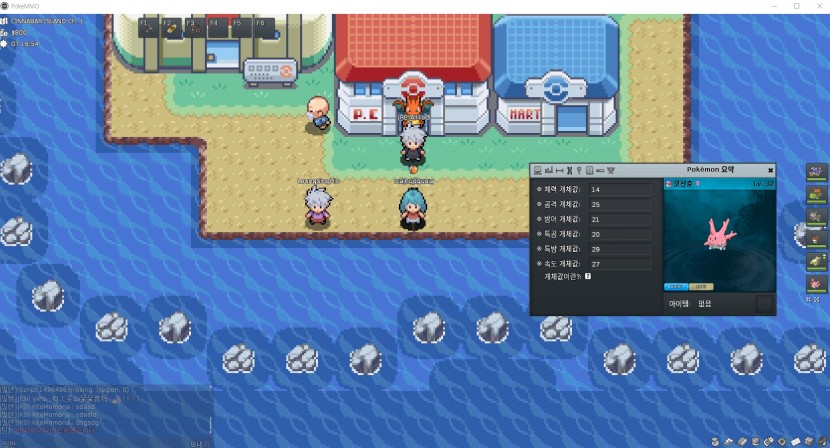Switch to the bar-chart stats tab
Image resolution: width=830 pixels, height=448 pixels.
pos(549,171)
